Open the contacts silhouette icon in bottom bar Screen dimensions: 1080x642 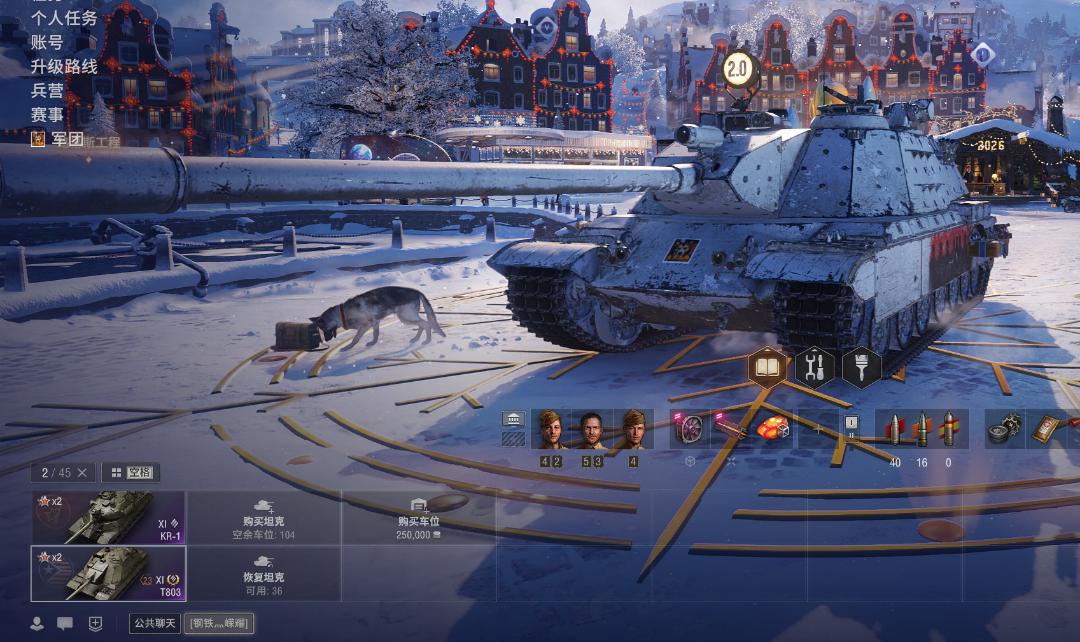pyautogui.click(x=37, y=623)
